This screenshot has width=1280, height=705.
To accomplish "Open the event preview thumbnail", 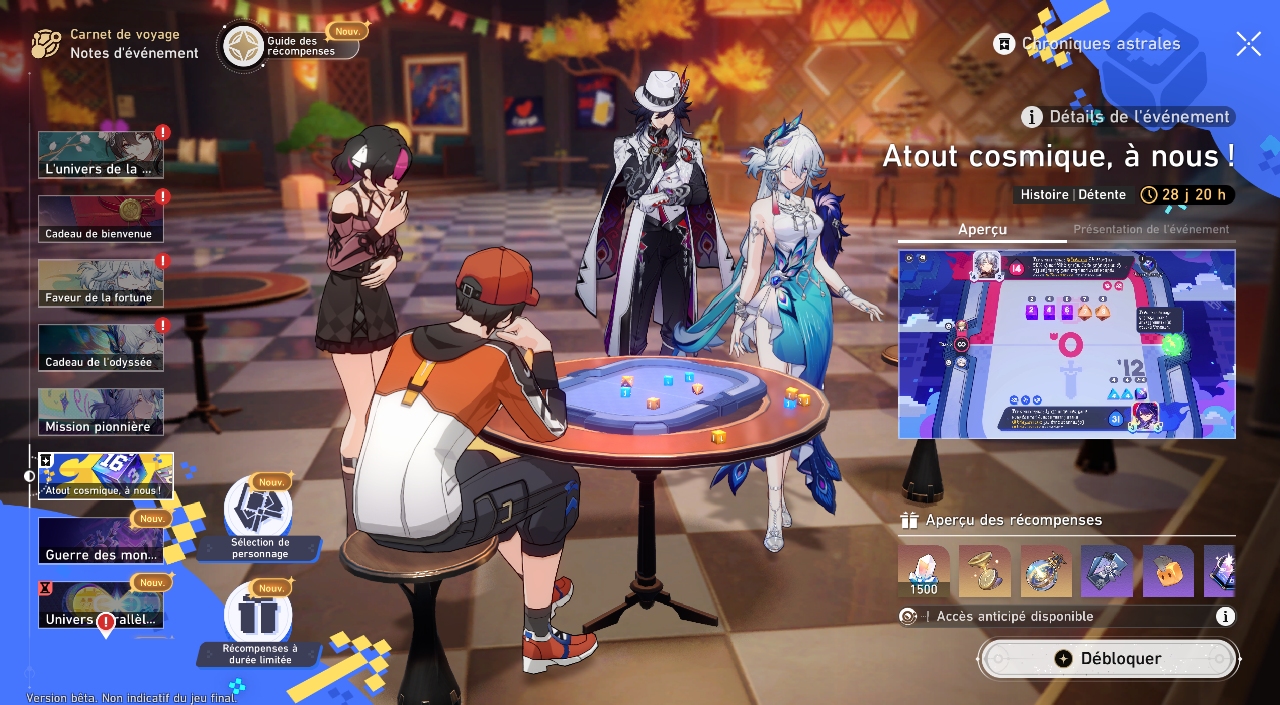I will click(x=1066, y=344).
